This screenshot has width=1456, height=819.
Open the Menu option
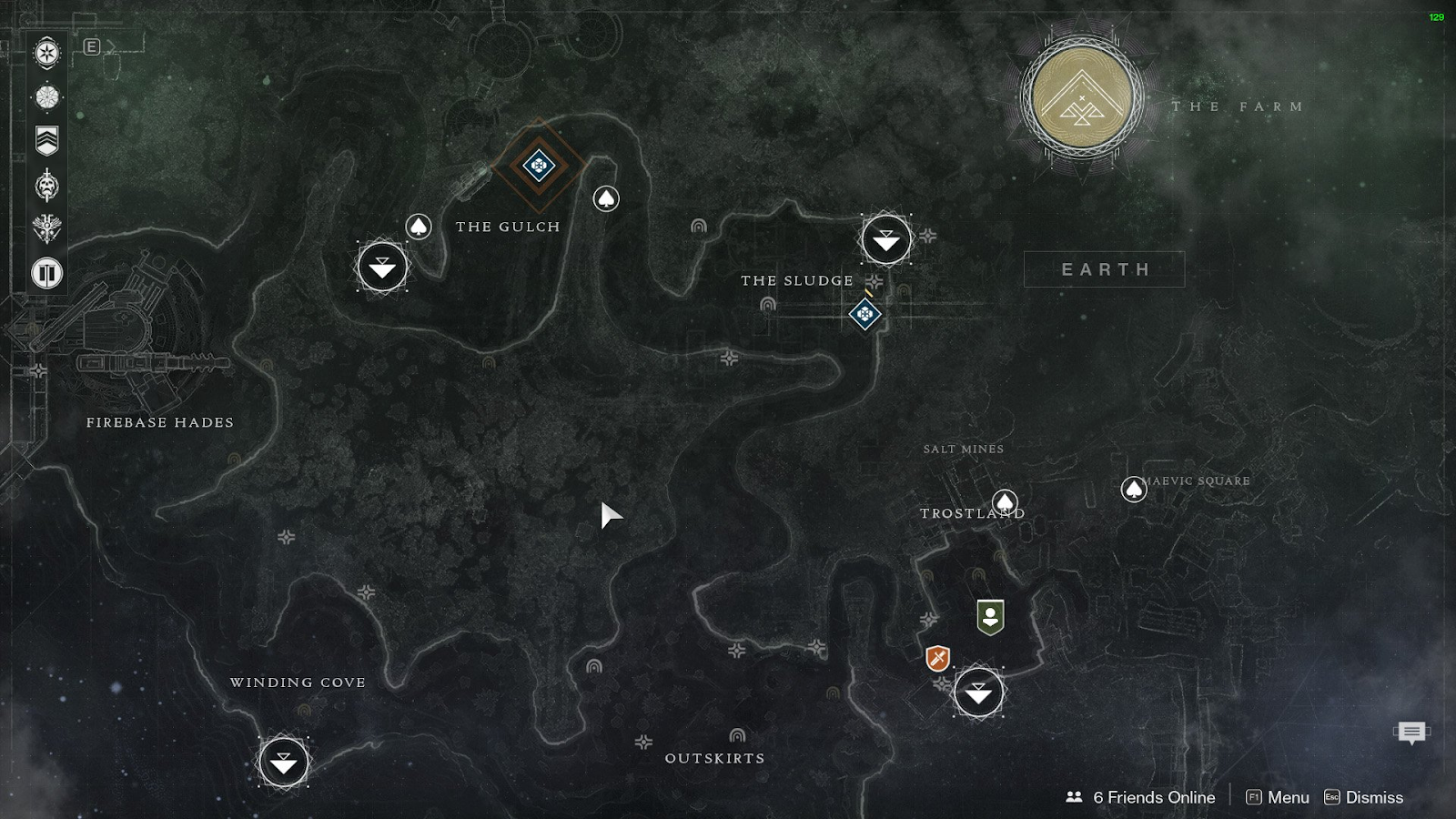point(1278,797)
